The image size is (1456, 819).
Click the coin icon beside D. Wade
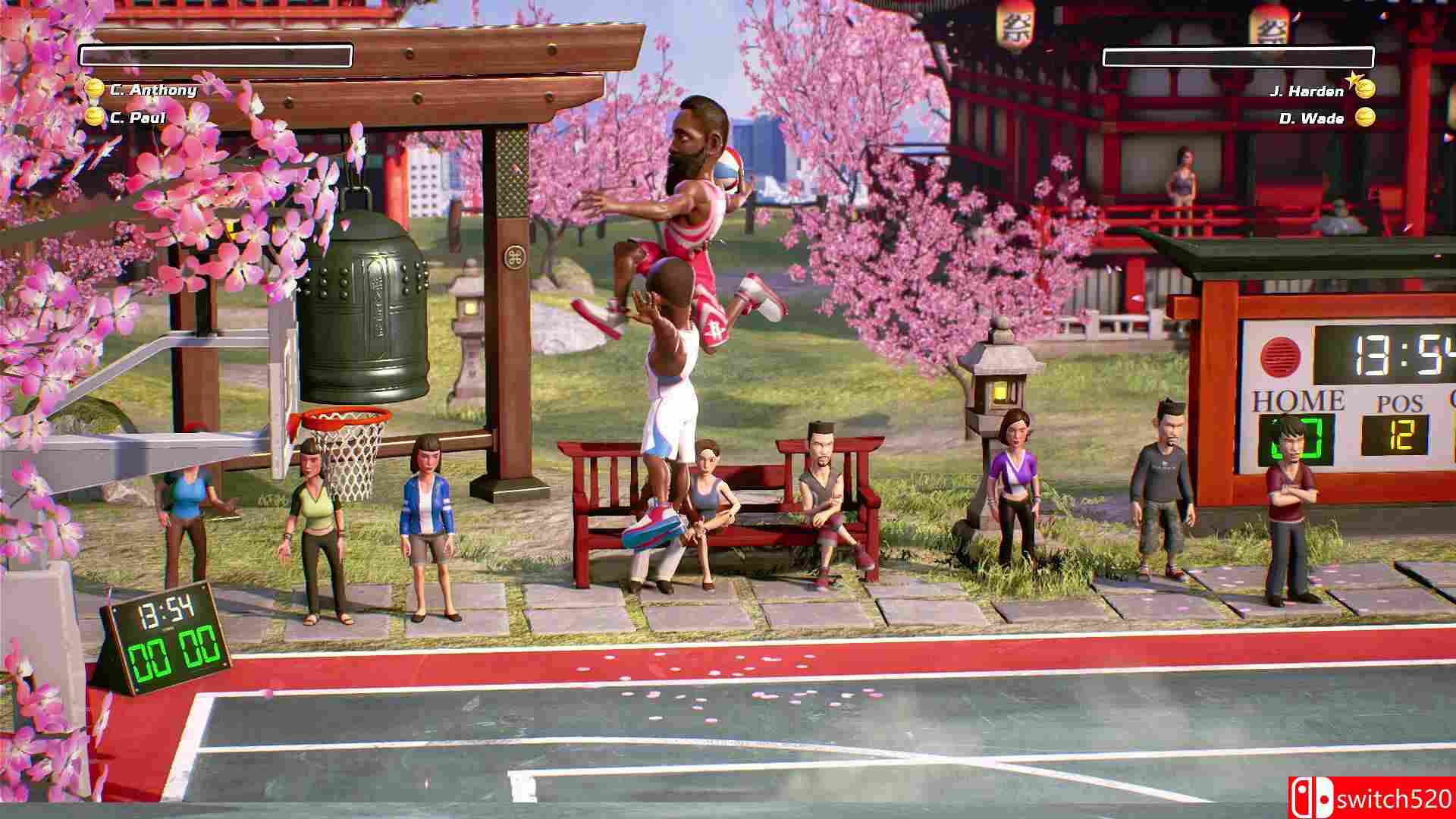click(x=1367, y=118)
